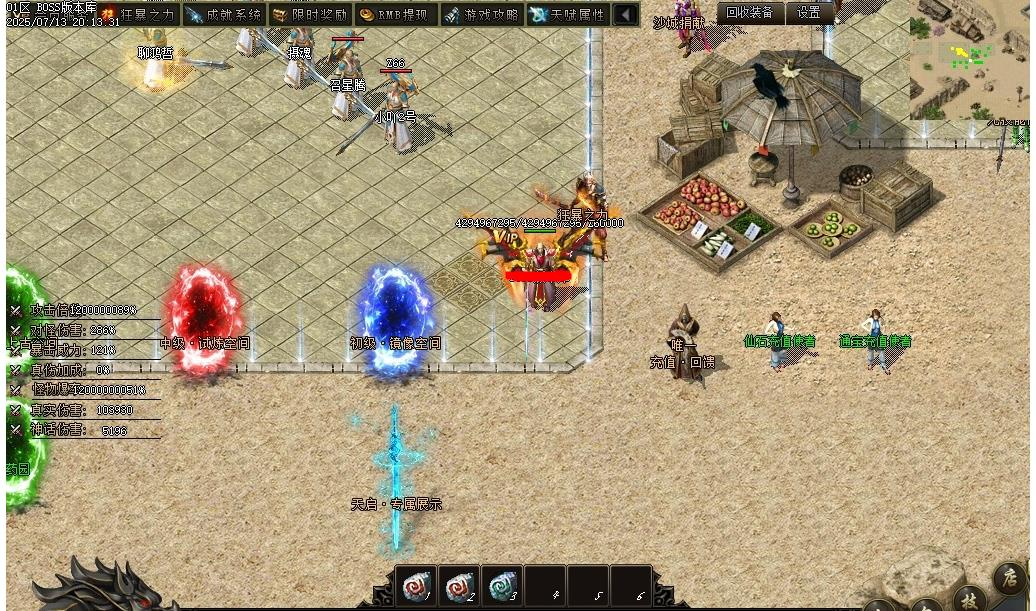This screenshot has width=1036, height=611.
Task: Collapse the top menu bar arrow
Action: 625,15
